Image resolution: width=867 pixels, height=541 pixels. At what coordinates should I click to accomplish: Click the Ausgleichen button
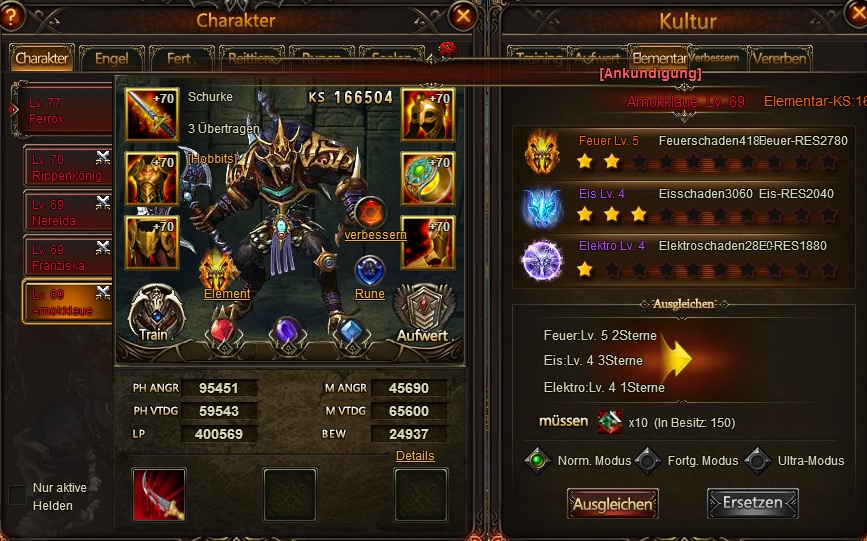tap(612, 504)
